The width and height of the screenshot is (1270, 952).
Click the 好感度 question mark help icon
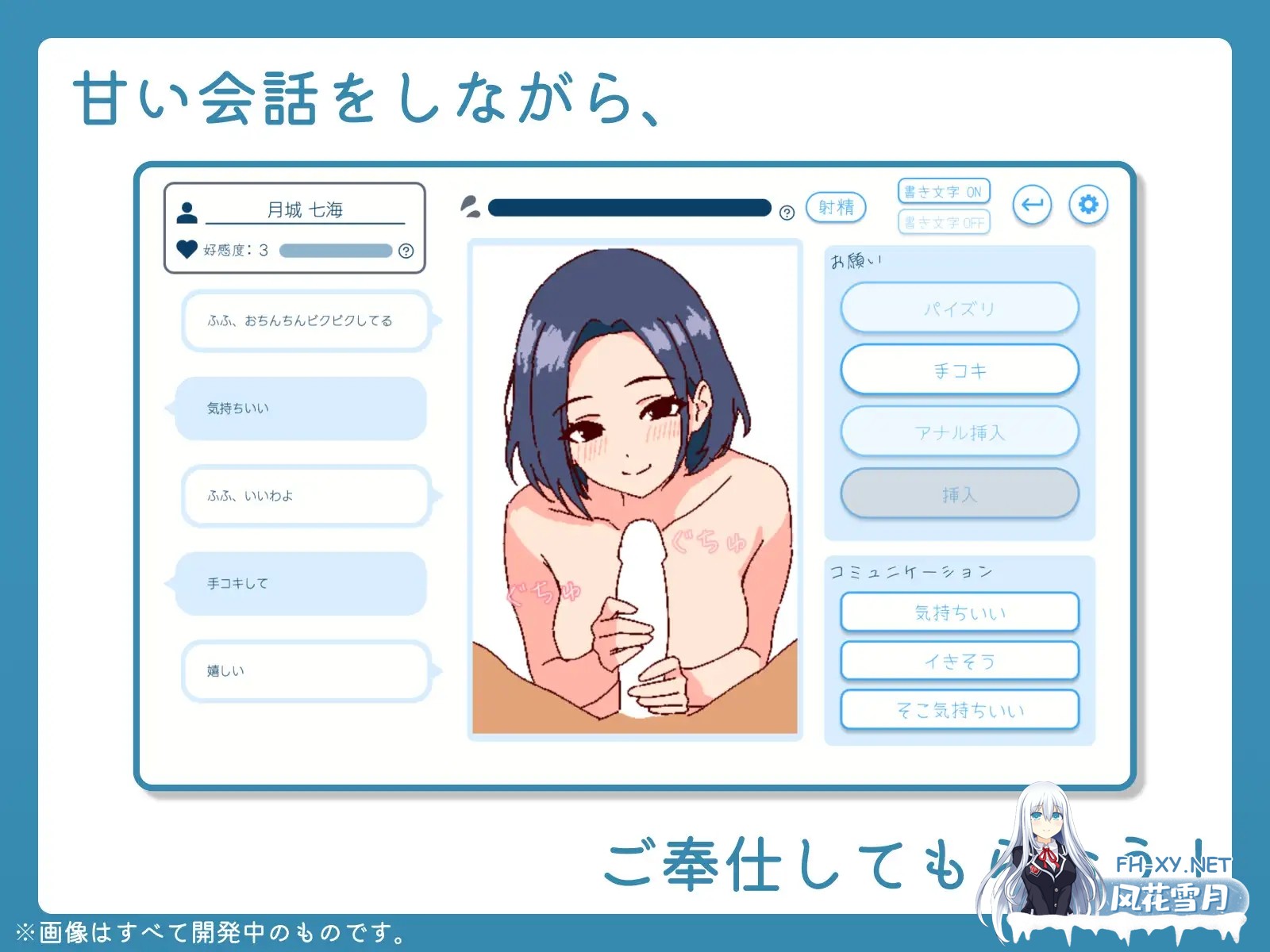click(406, 250)
